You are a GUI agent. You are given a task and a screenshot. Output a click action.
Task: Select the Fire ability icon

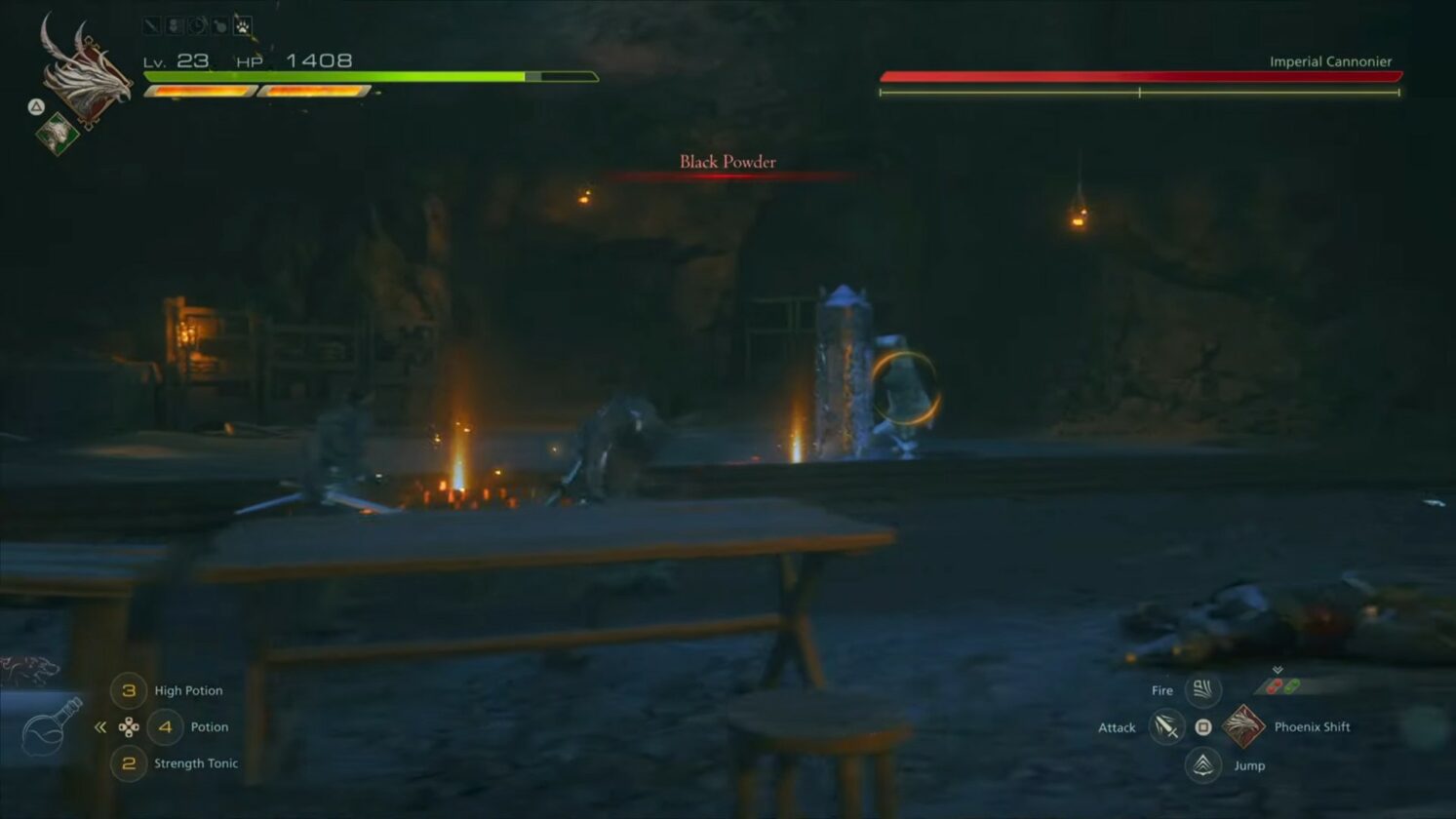pyautogui.click(x=1202, y=690)
